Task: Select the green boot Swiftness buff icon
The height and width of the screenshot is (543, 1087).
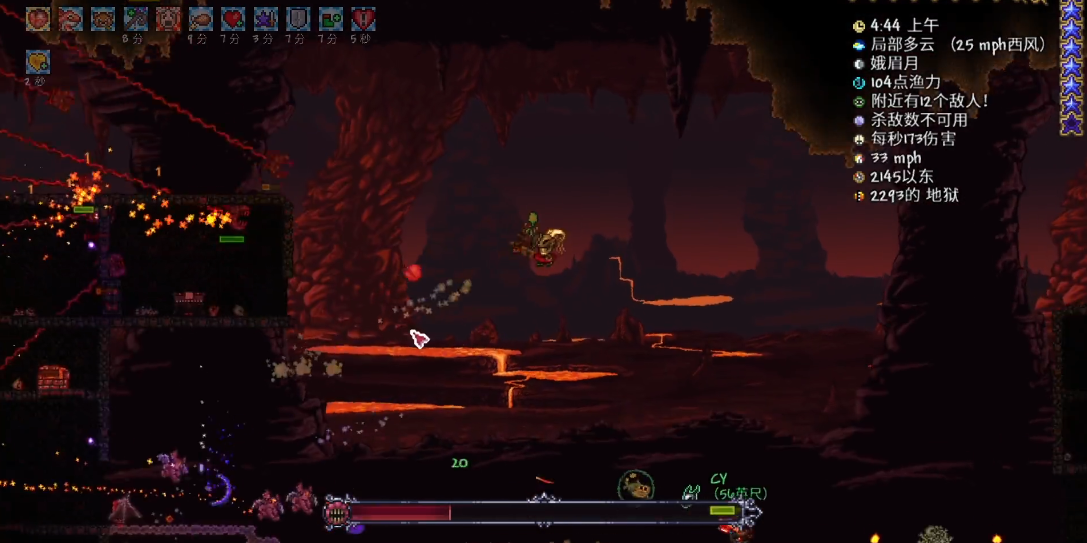Action: pyautogui.click(x=330, y=18)
